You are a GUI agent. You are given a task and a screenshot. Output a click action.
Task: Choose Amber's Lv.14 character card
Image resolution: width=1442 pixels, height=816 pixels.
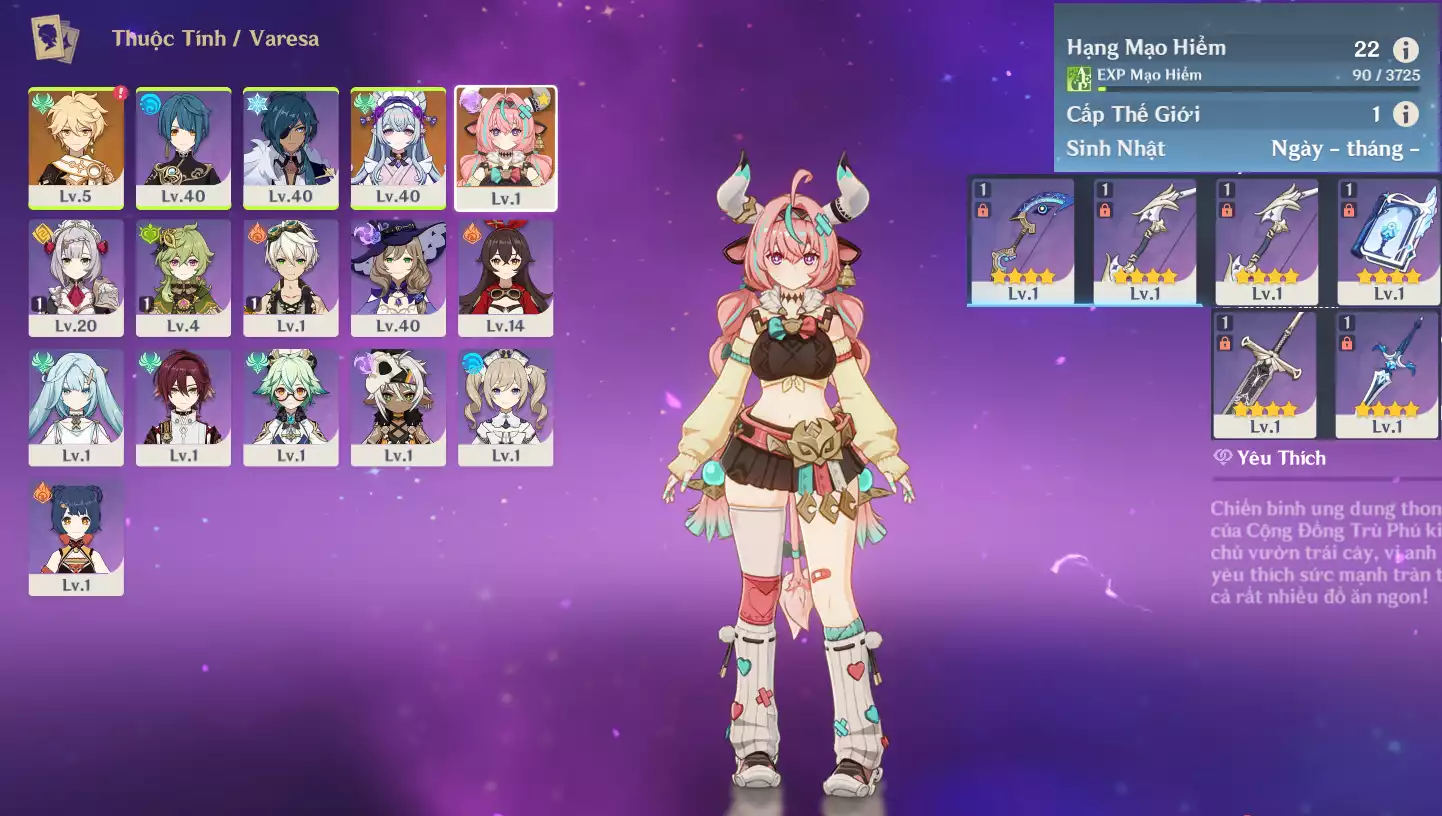coord(506,277)
